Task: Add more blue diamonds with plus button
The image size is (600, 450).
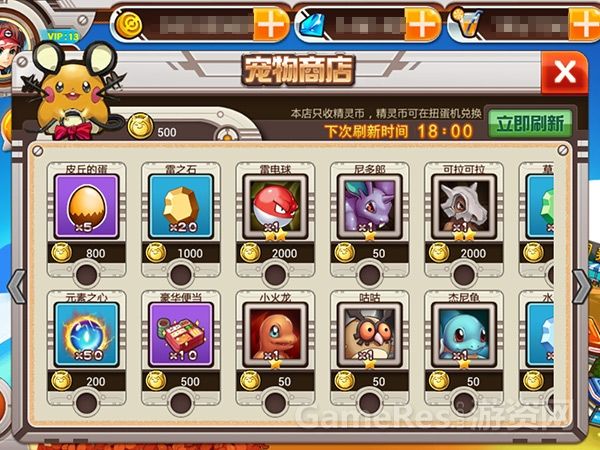Action: 422,22
